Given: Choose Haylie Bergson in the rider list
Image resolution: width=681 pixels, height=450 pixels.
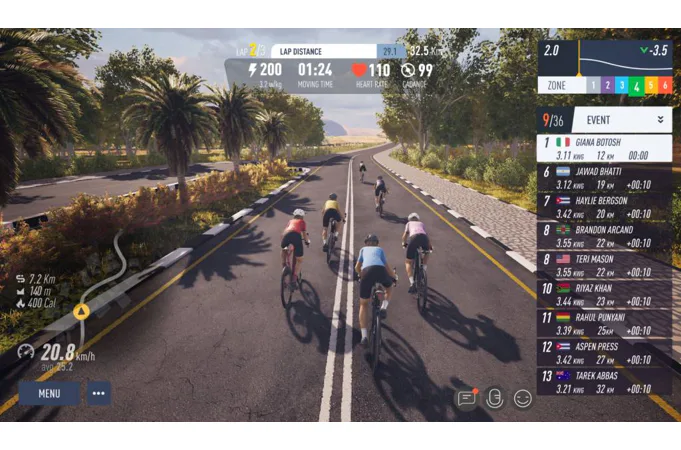Looking at the screenshot, I should click(605, 207).
